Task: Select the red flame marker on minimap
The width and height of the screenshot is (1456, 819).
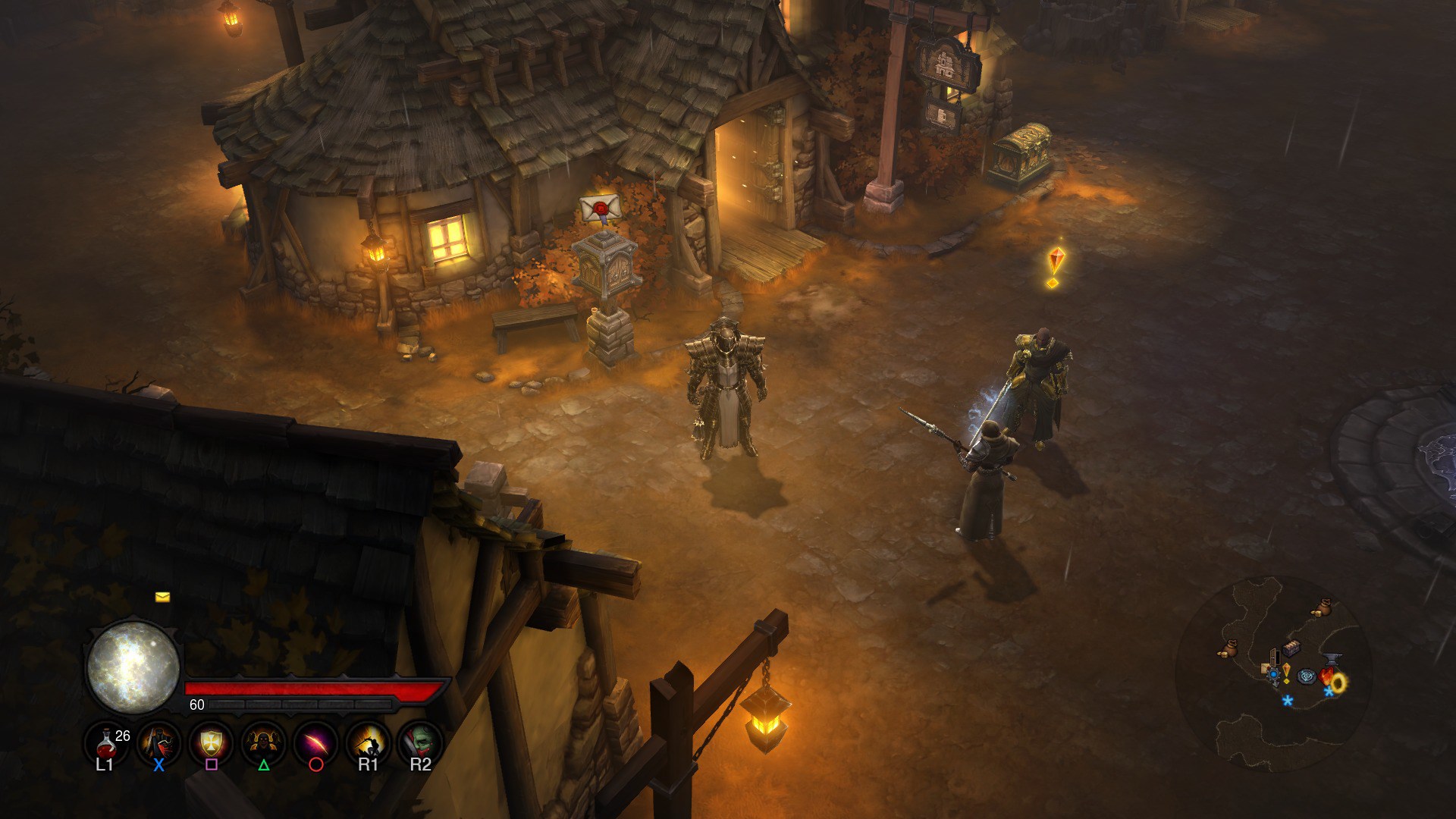Action: (x=1326, y=676)
